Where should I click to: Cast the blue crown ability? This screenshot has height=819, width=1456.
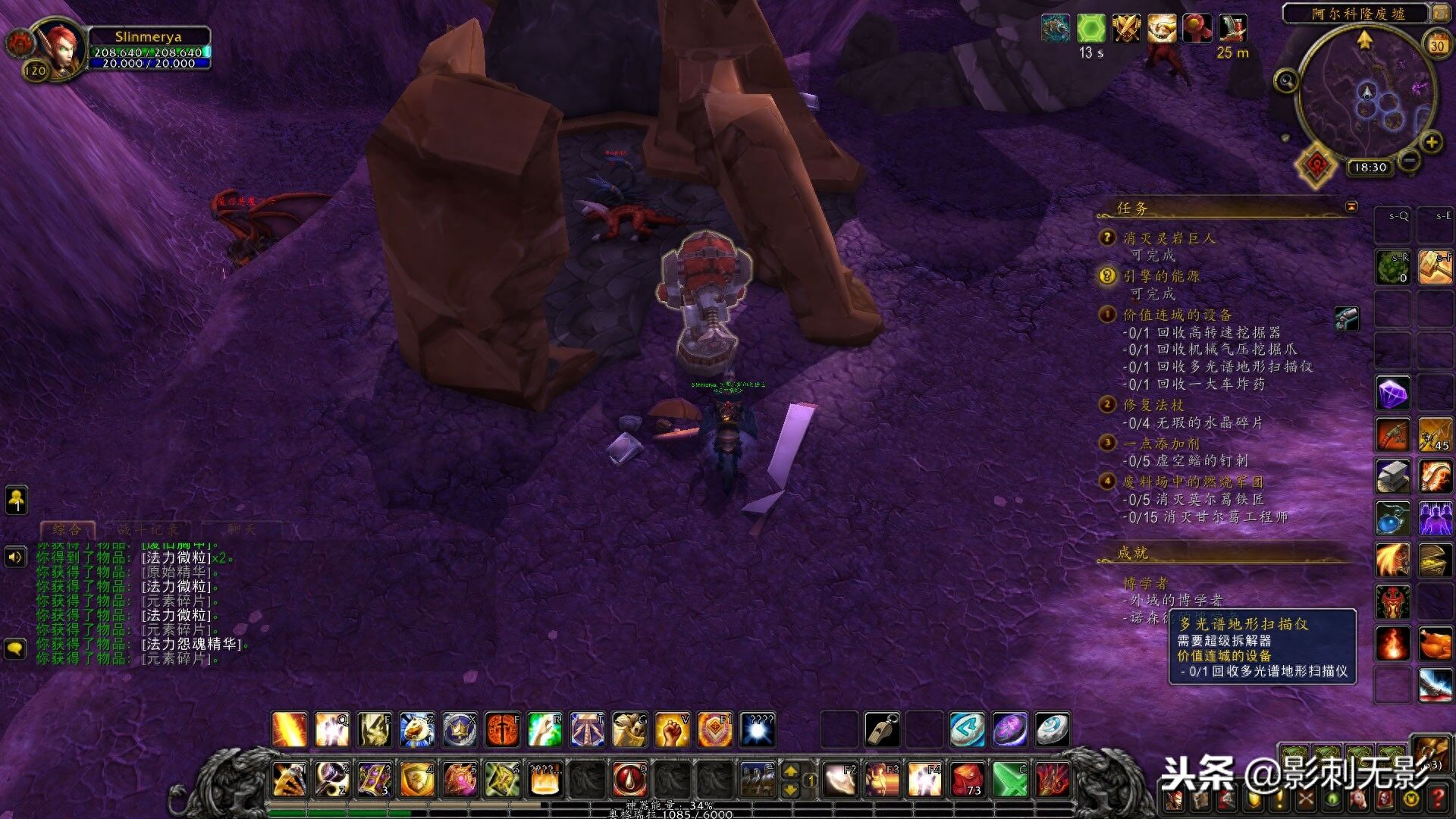(460, 730)
